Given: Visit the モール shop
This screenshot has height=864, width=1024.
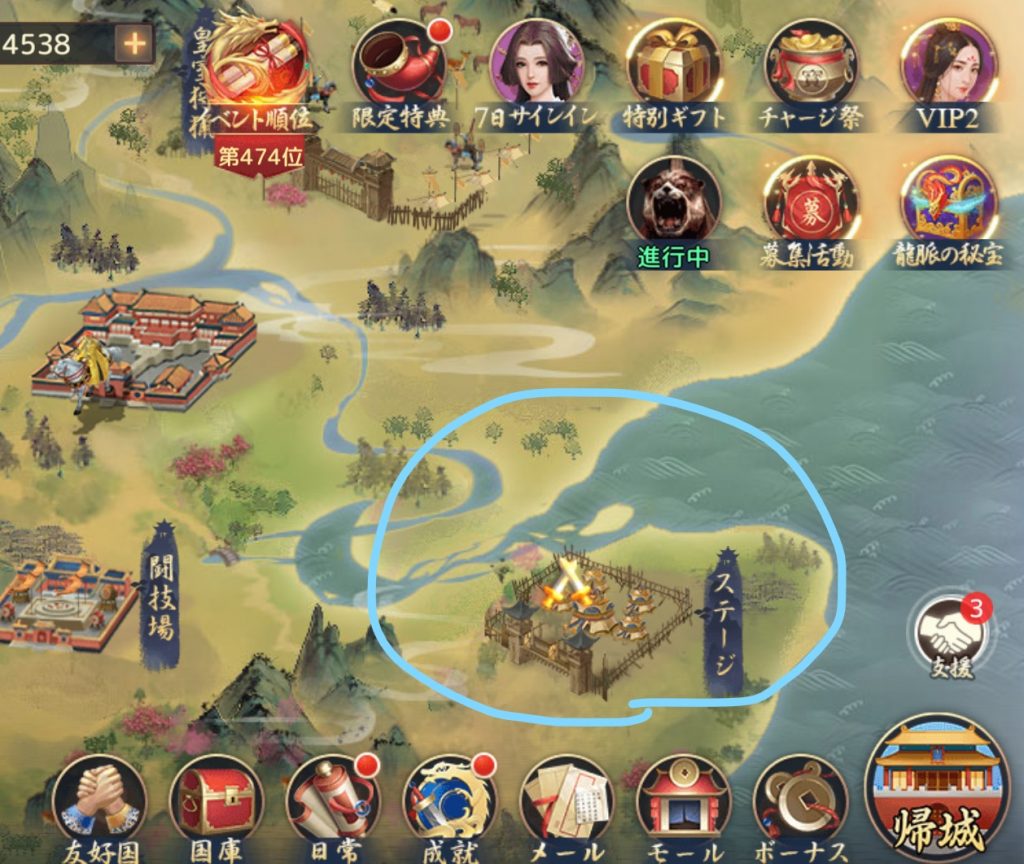Looking at the screenshot, I should [x=684, y=803].
